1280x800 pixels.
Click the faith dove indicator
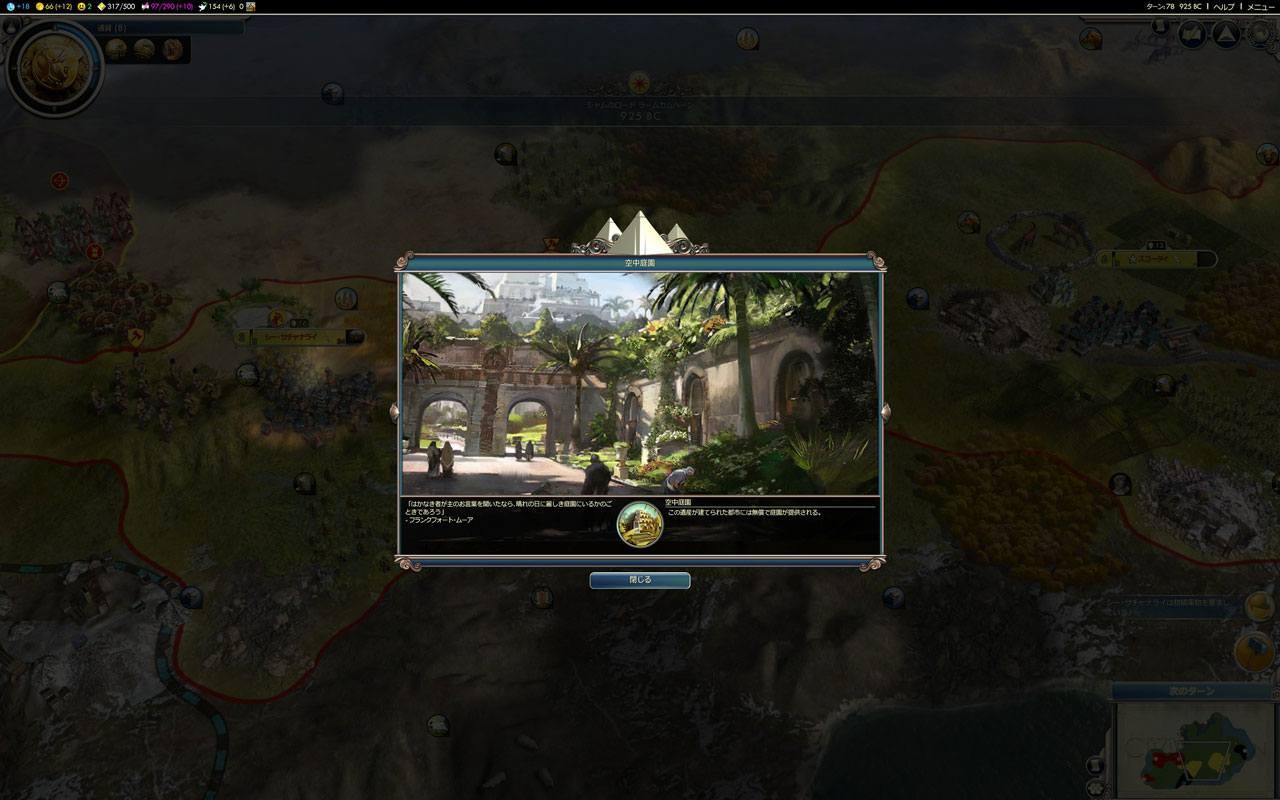(220, 6)
